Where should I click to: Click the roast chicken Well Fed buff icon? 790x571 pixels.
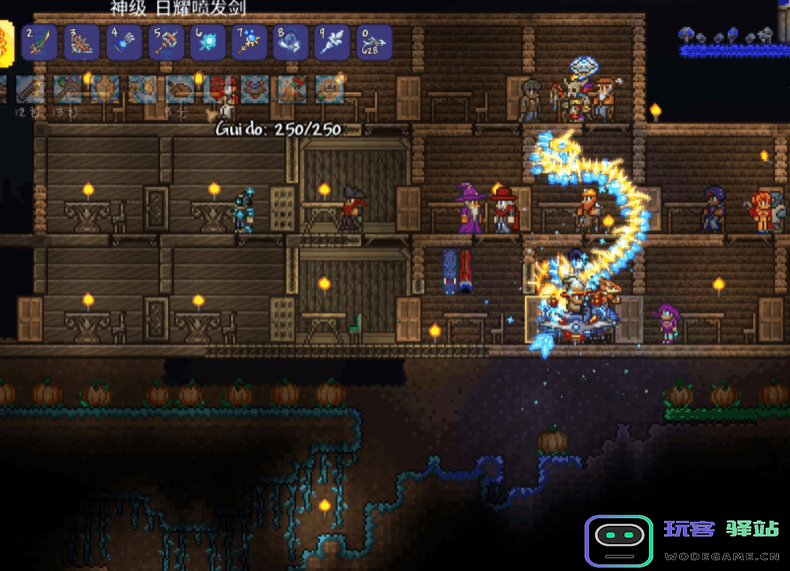click(182, 89)
